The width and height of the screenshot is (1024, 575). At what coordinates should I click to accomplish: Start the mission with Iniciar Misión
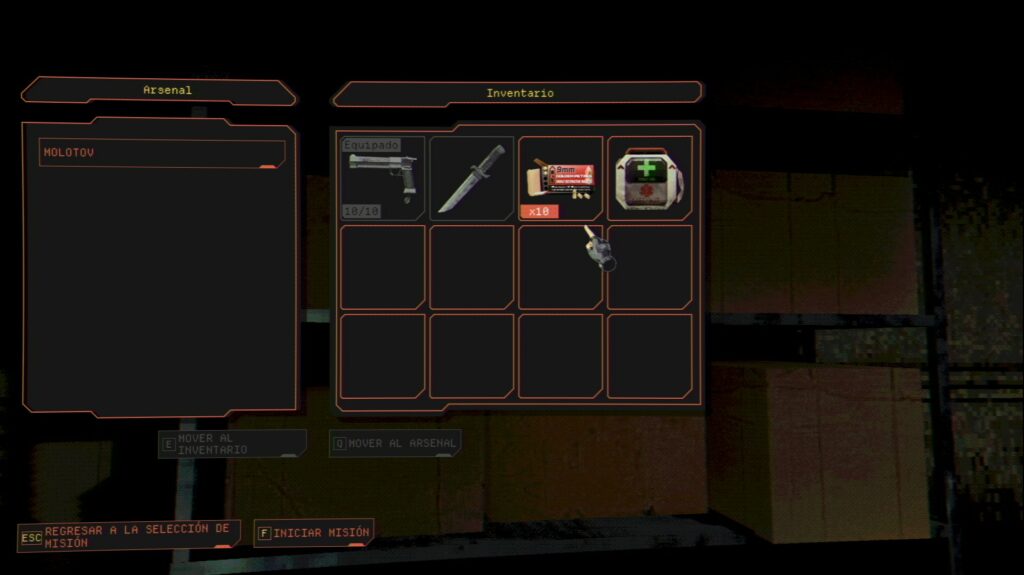(313, 533)
